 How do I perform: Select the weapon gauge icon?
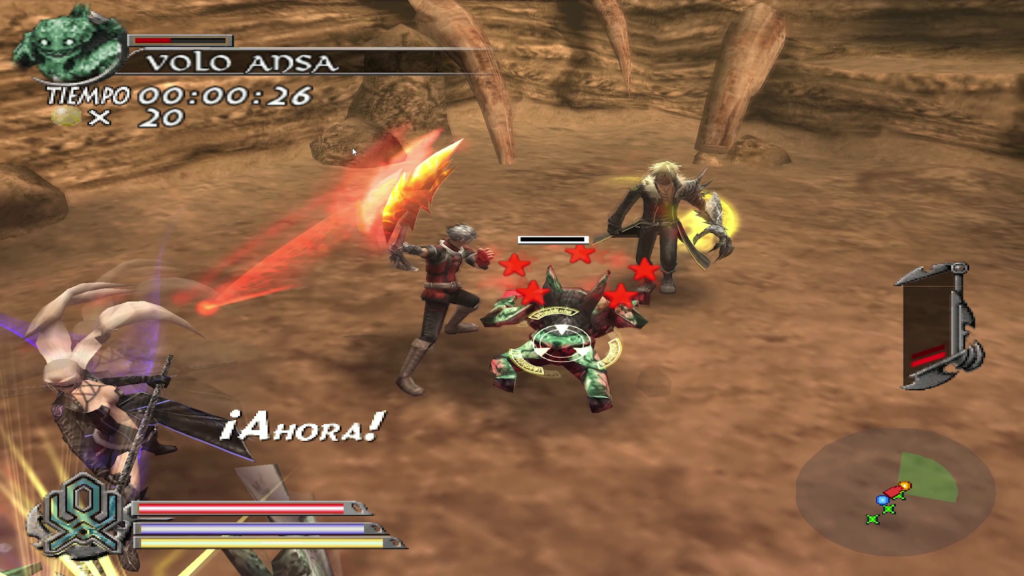tap(935, 325)
